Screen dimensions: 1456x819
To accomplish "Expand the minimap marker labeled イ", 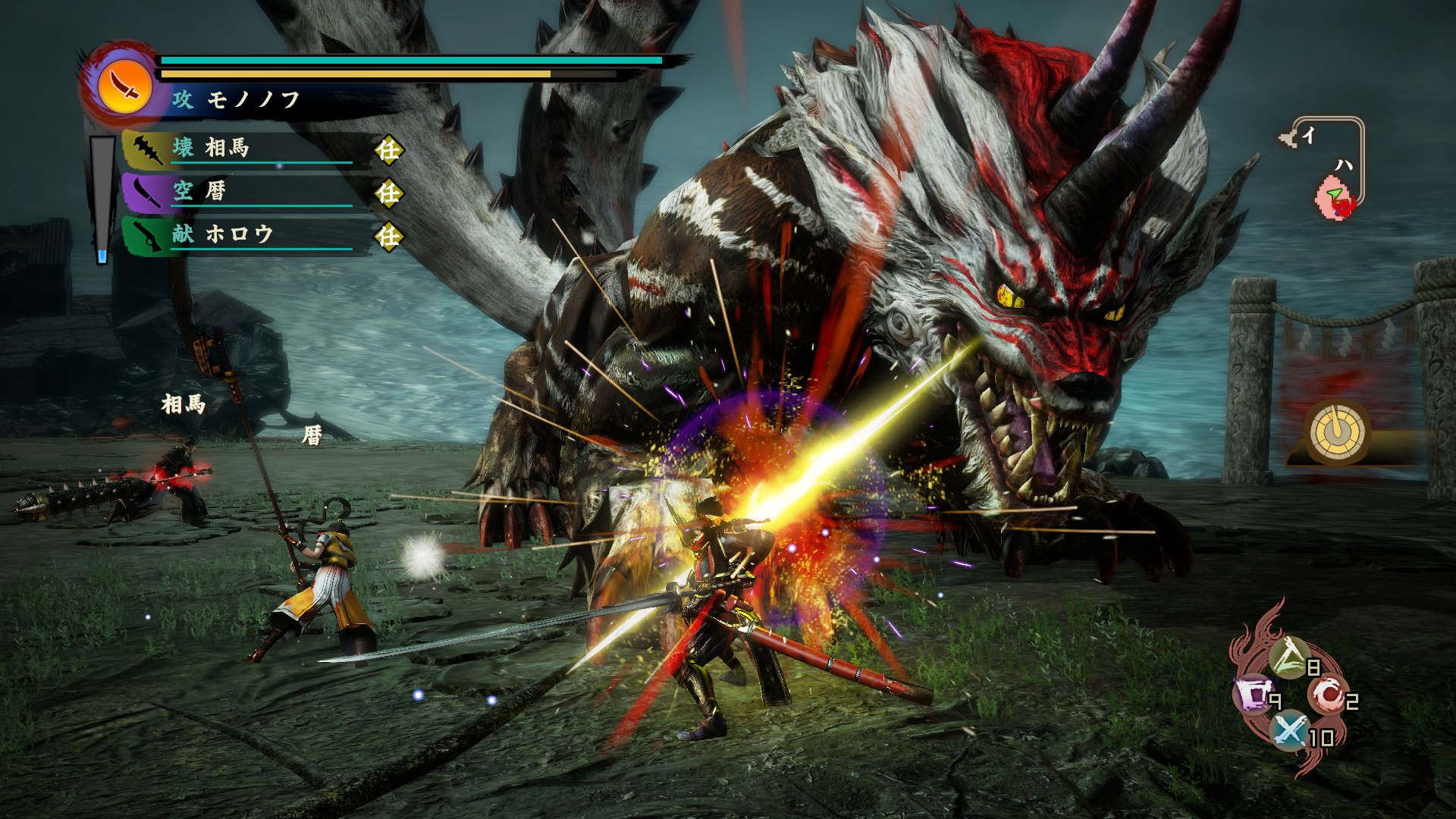I will click(1309, 135).
